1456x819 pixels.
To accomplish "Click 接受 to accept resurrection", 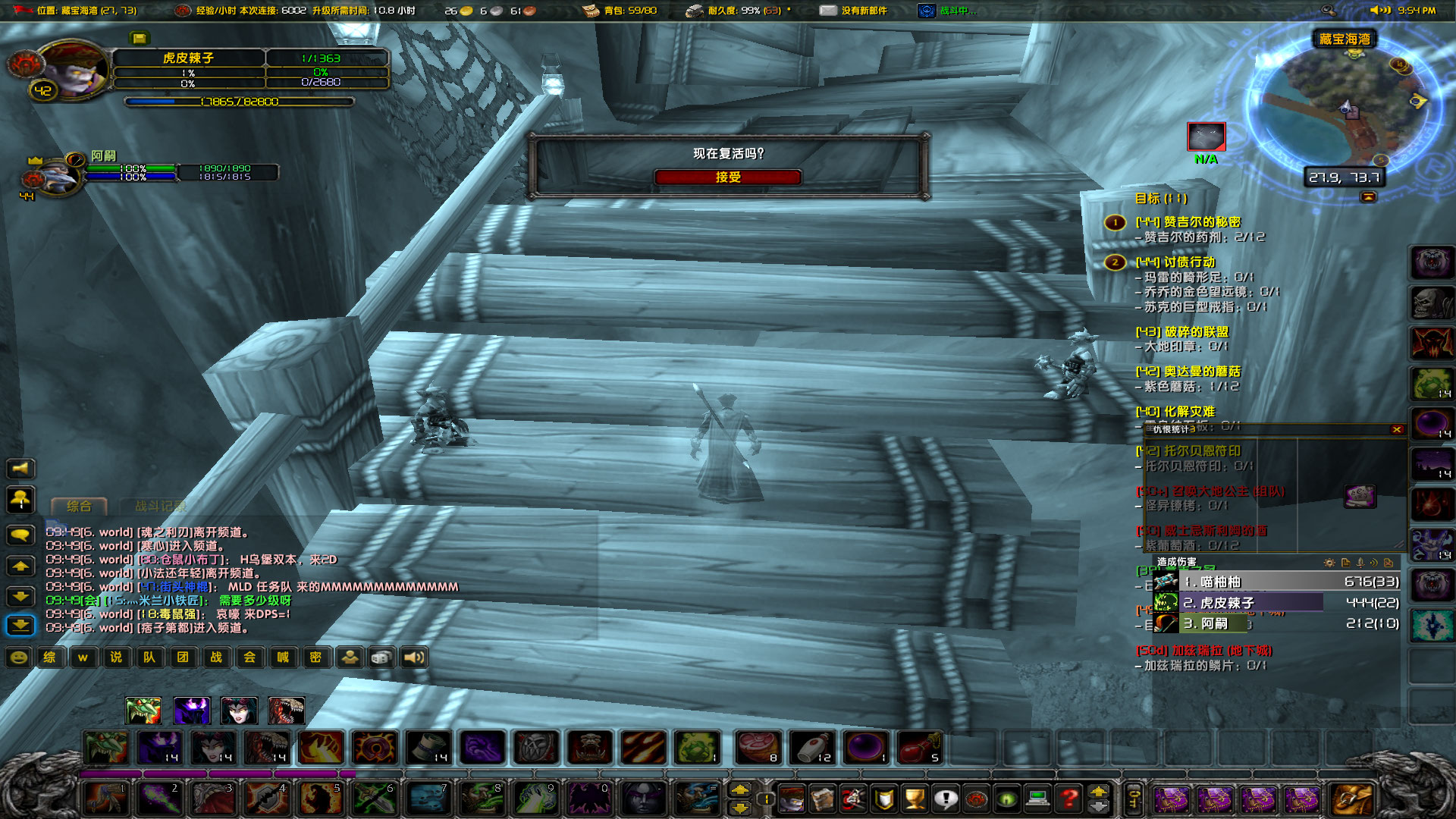I will [x=729, y=177].
